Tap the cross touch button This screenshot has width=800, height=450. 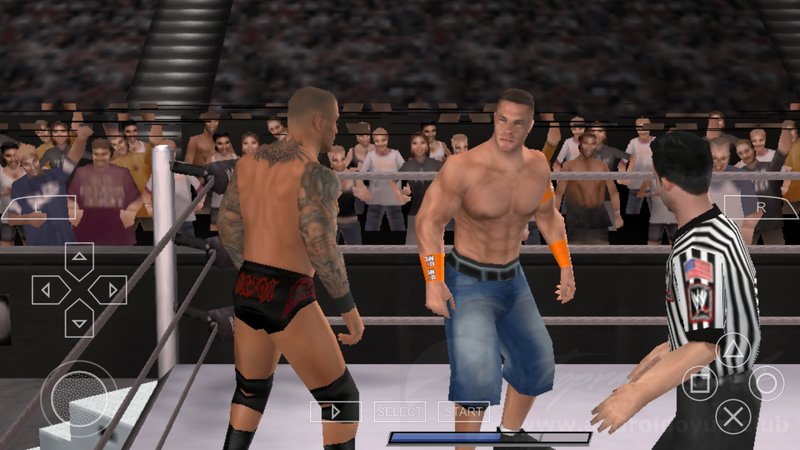(734, 415)
